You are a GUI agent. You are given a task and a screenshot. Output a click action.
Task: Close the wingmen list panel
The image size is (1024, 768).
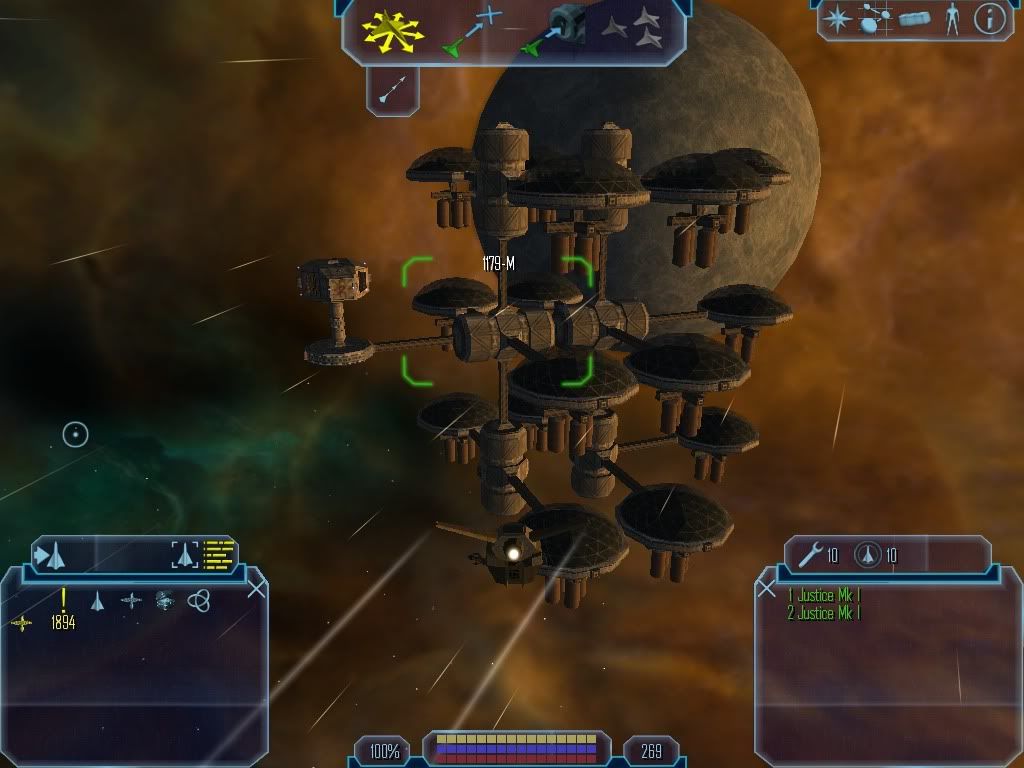click(x=767, y=588)
